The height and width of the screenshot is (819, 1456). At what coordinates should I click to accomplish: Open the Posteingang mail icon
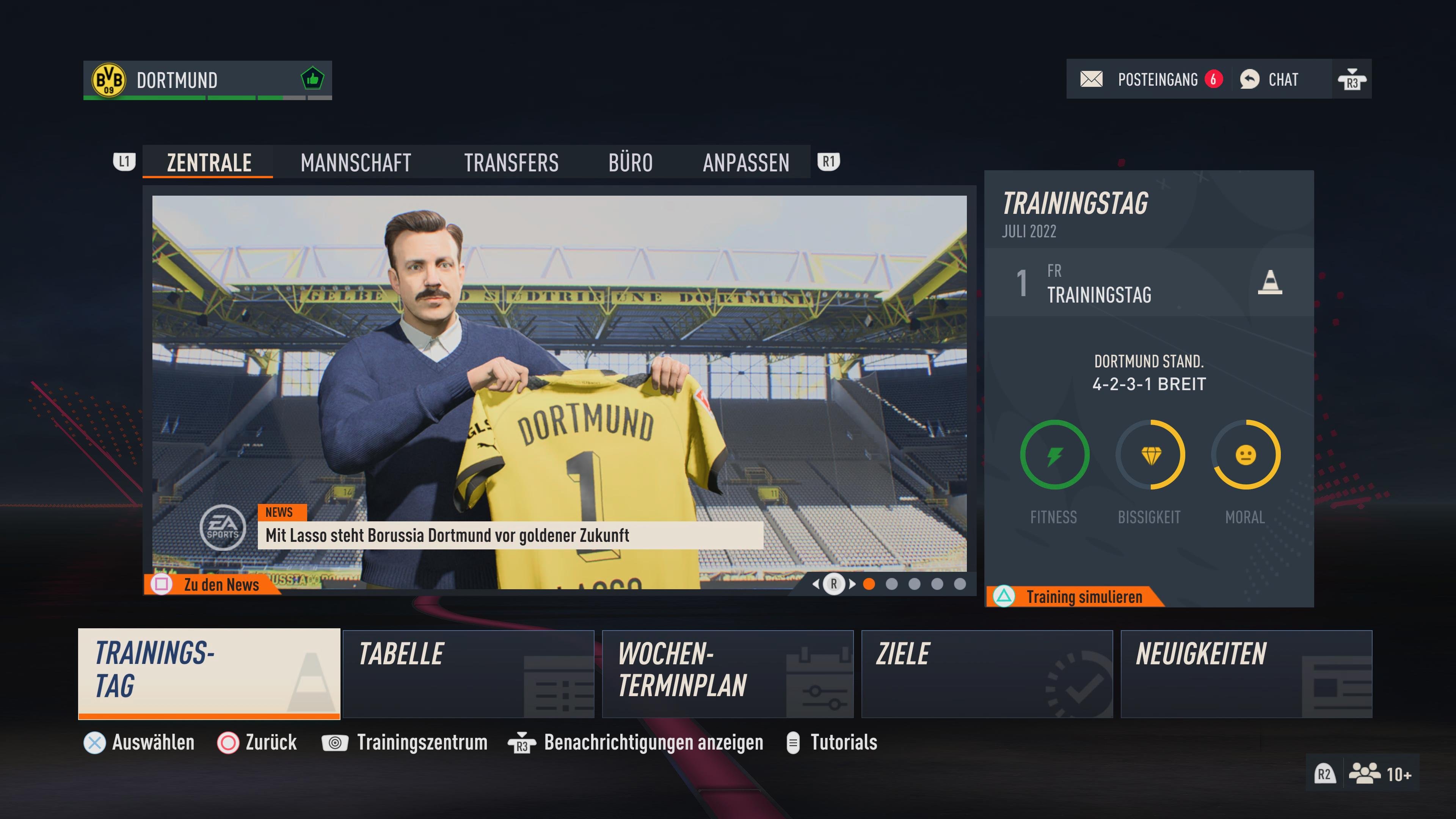1092,80
